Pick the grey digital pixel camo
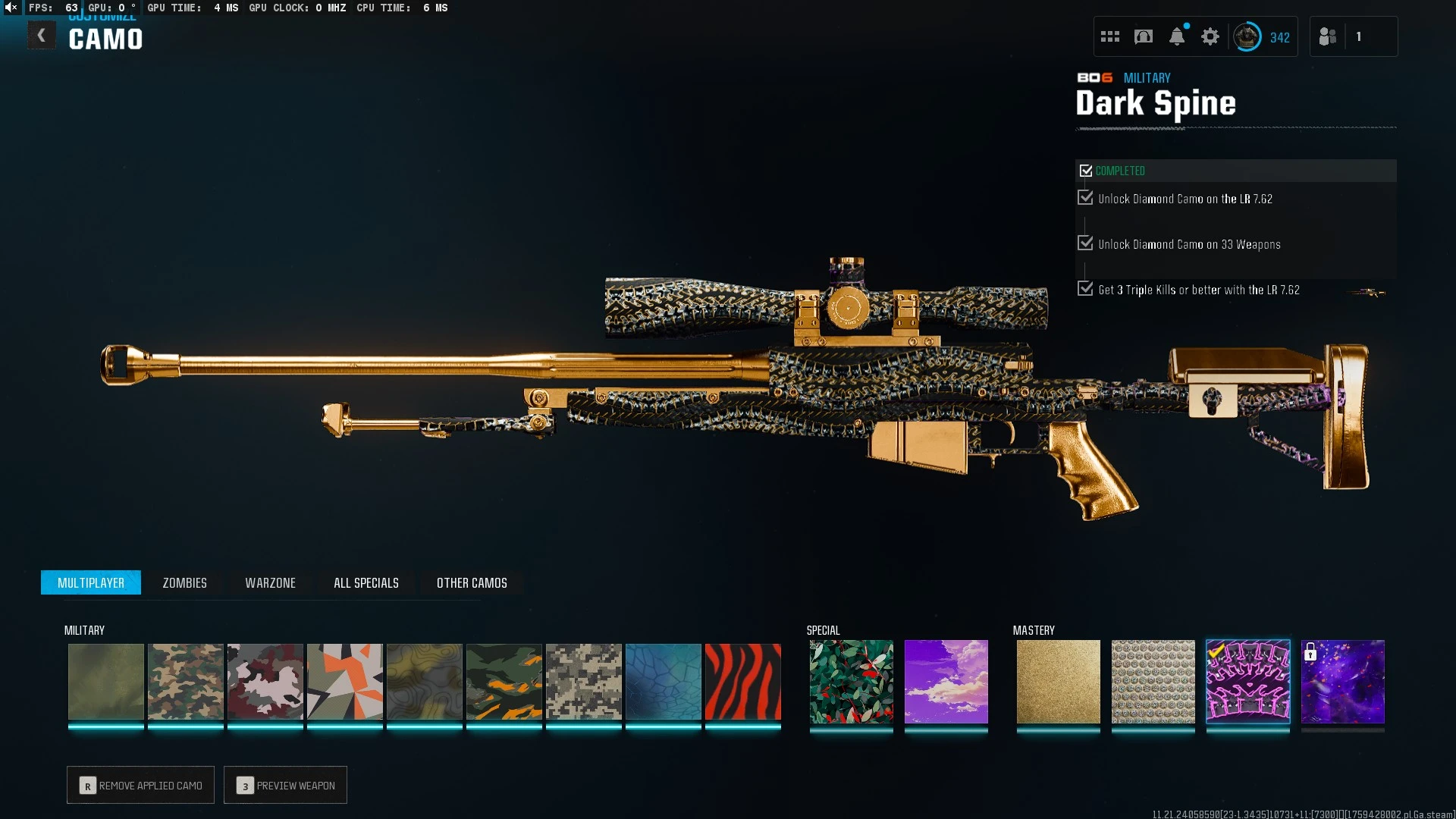The height and width of the screenshot is (819, 1456). coord(583,682)
